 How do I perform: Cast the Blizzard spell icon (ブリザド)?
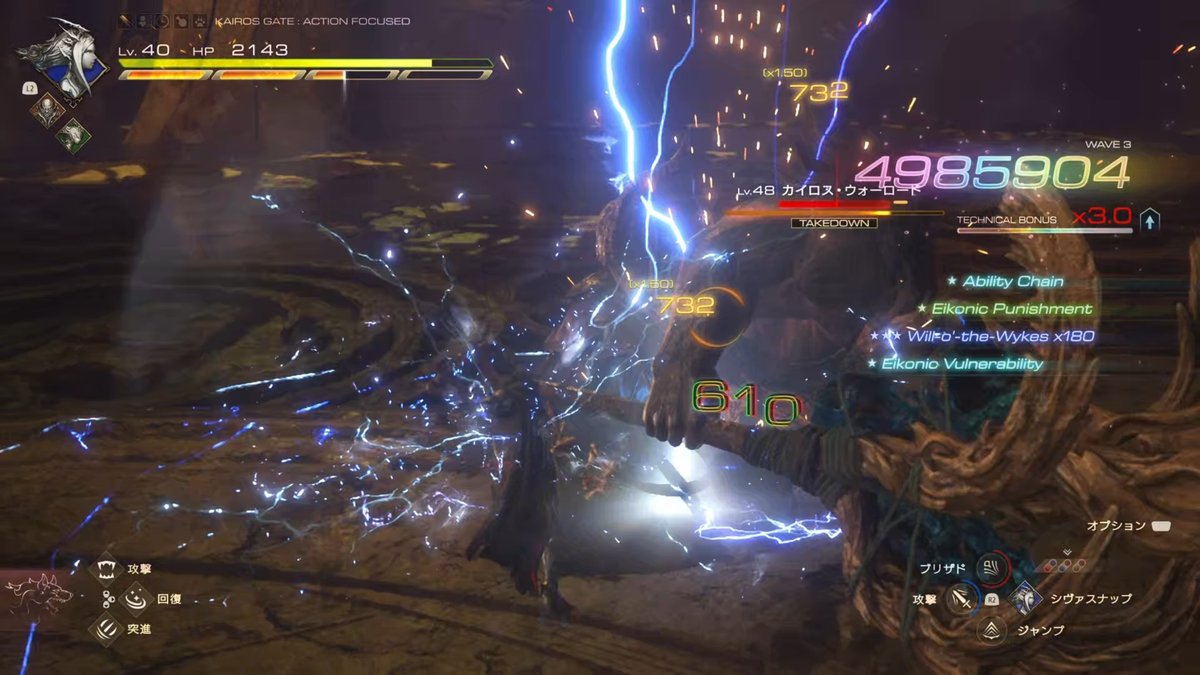tap(992, 569)
